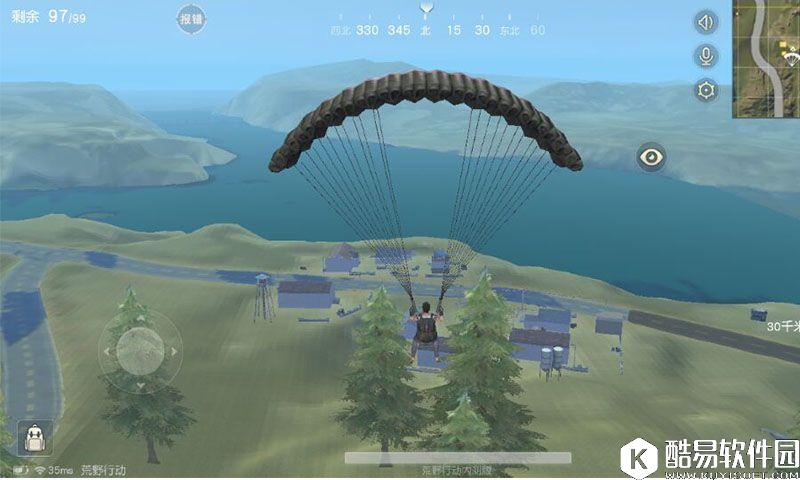
Task: Open the backpack inventory icon
Action: pos(34,436)
